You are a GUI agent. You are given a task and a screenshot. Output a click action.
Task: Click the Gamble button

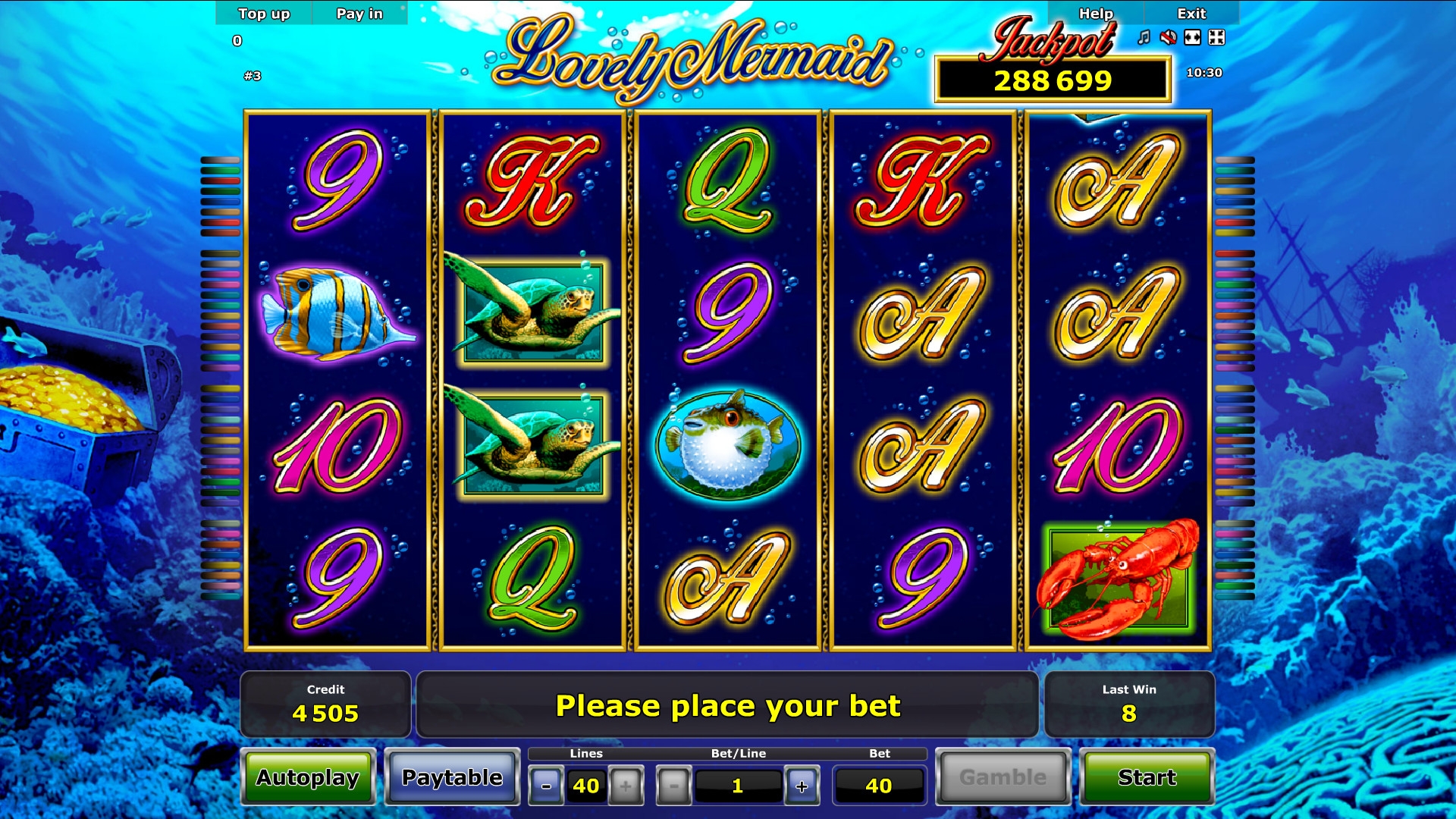pos(1003,777)
